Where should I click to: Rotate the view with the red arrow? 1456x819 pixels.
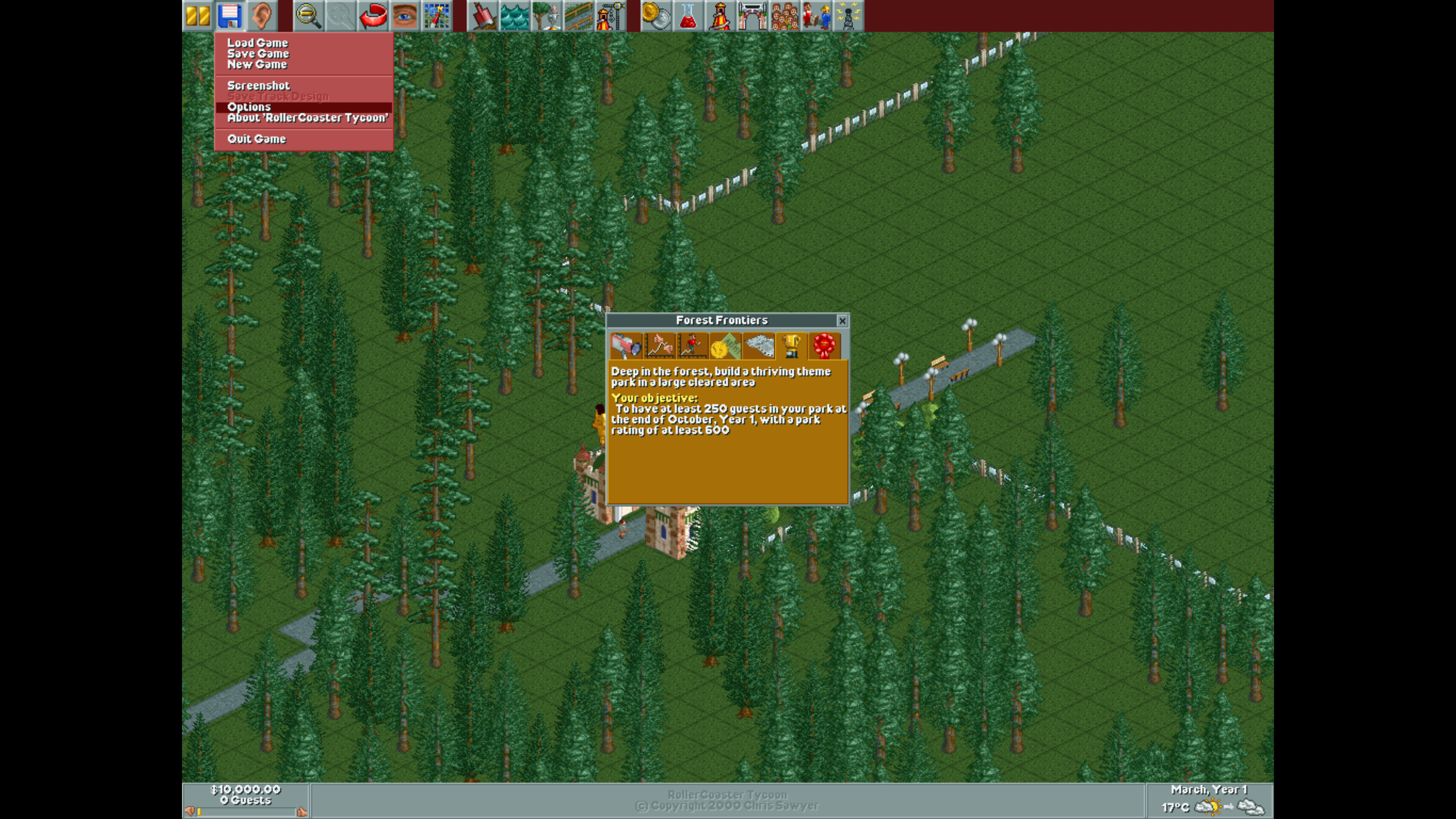373,16
